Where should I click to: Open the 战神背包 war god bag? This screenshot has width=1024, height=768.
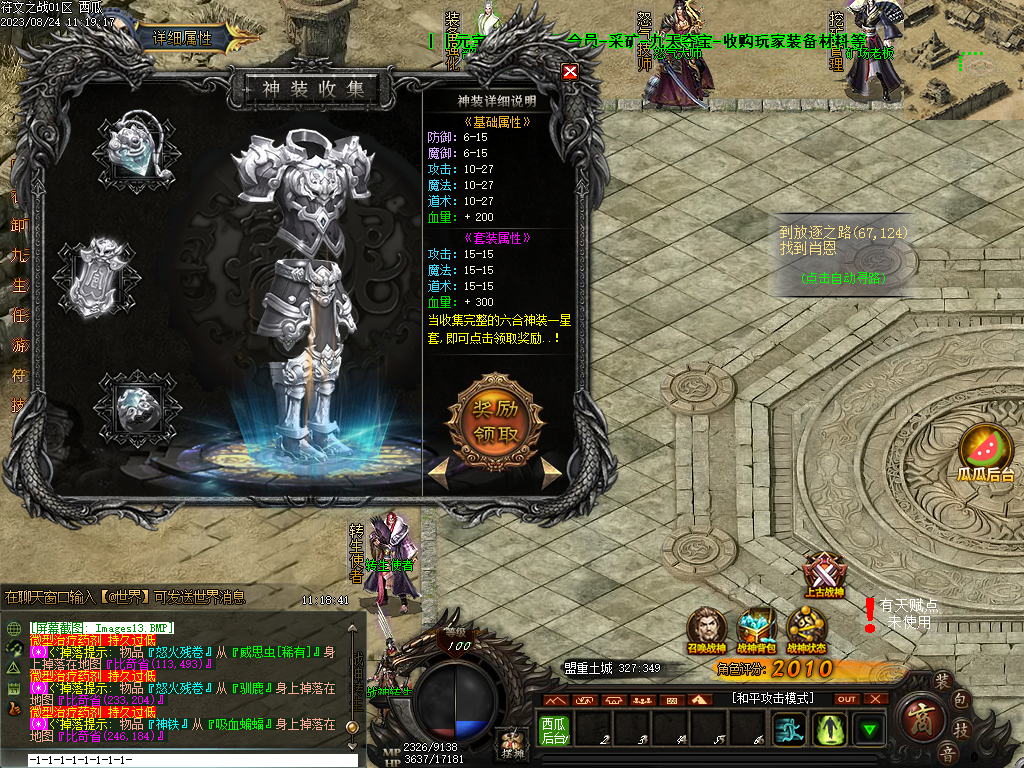(756, 628)
